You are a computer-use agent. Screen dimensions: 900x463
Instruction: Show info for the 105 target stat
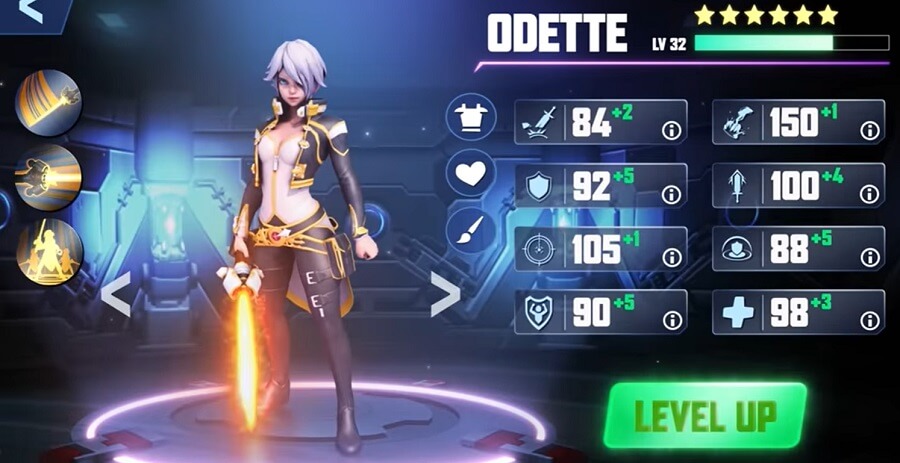coord(672,257)
